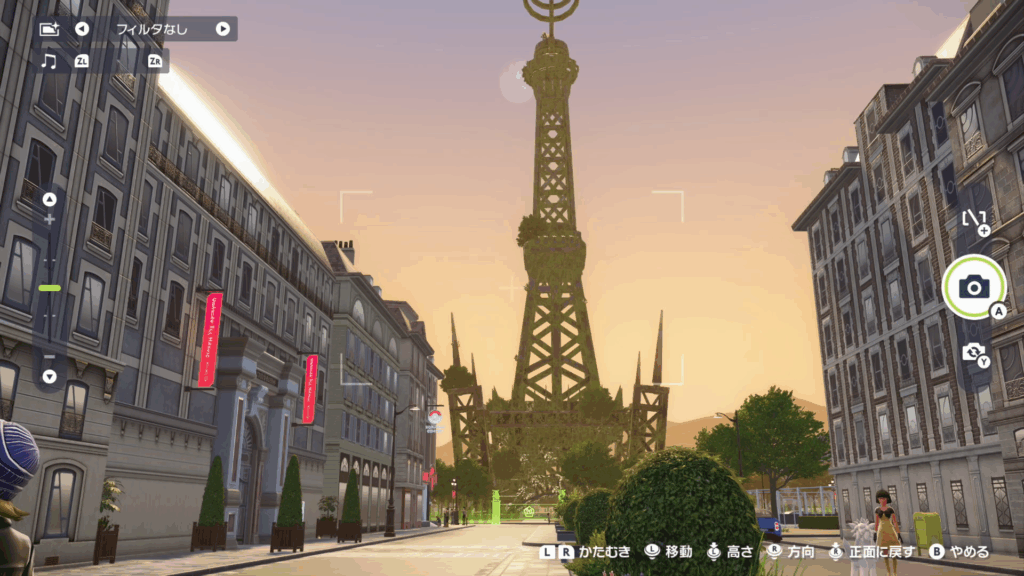Click the green zoom slider handle

[x=50, y=288]
